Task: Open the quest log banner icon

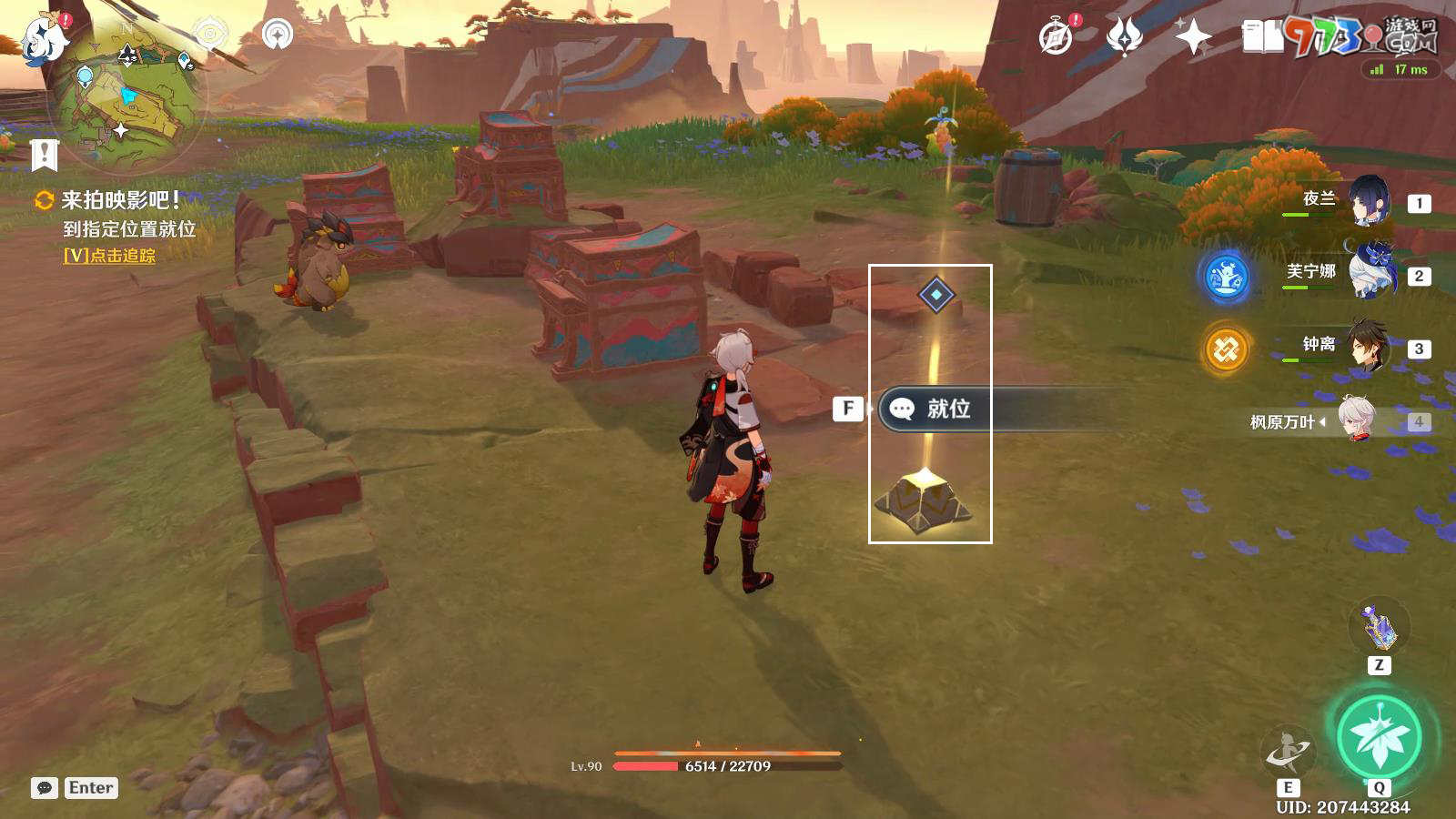Action: pos(44,155)
